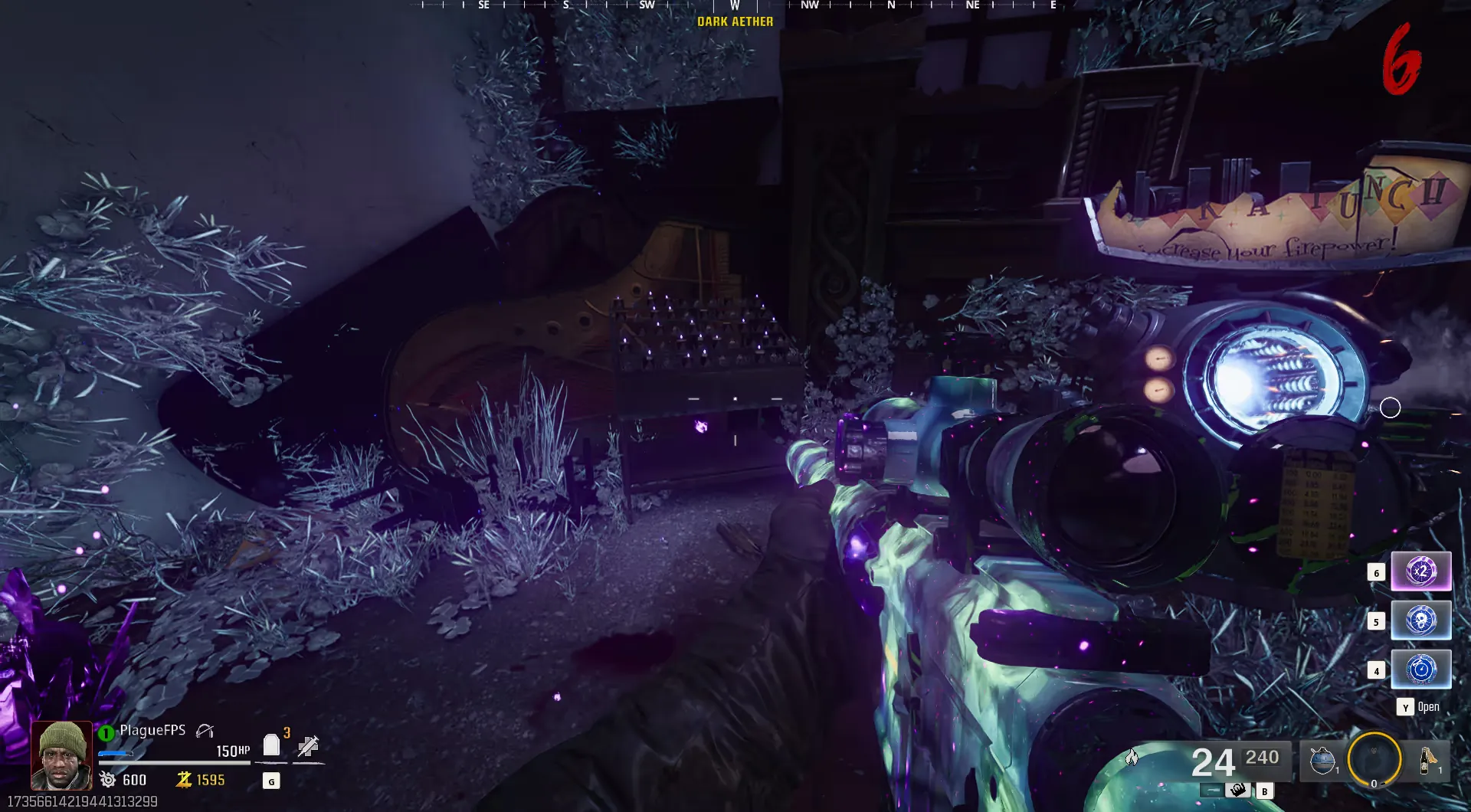1471x812 pixels.
Task: Select the blue round tactical grenade icon
Action: click(1322, 761)
